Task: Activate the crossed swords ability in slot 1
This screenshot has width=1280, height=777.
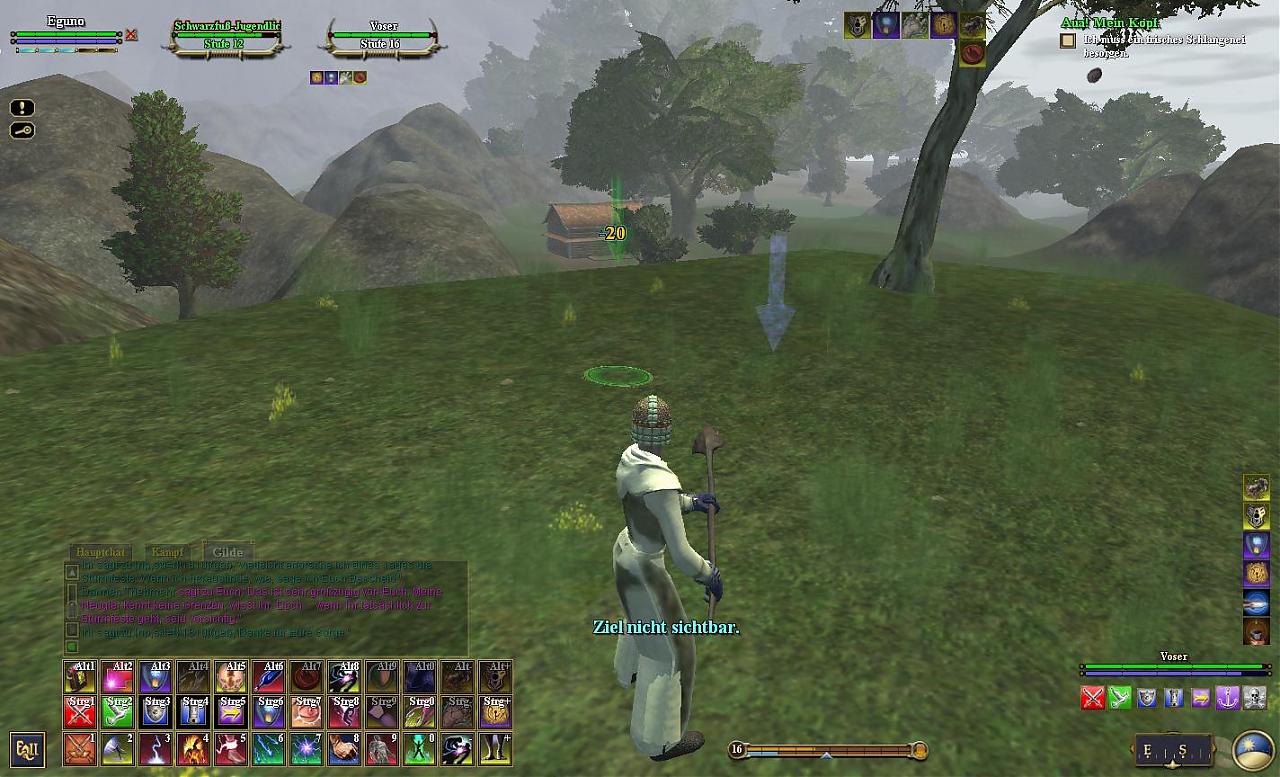Action: 80,749
